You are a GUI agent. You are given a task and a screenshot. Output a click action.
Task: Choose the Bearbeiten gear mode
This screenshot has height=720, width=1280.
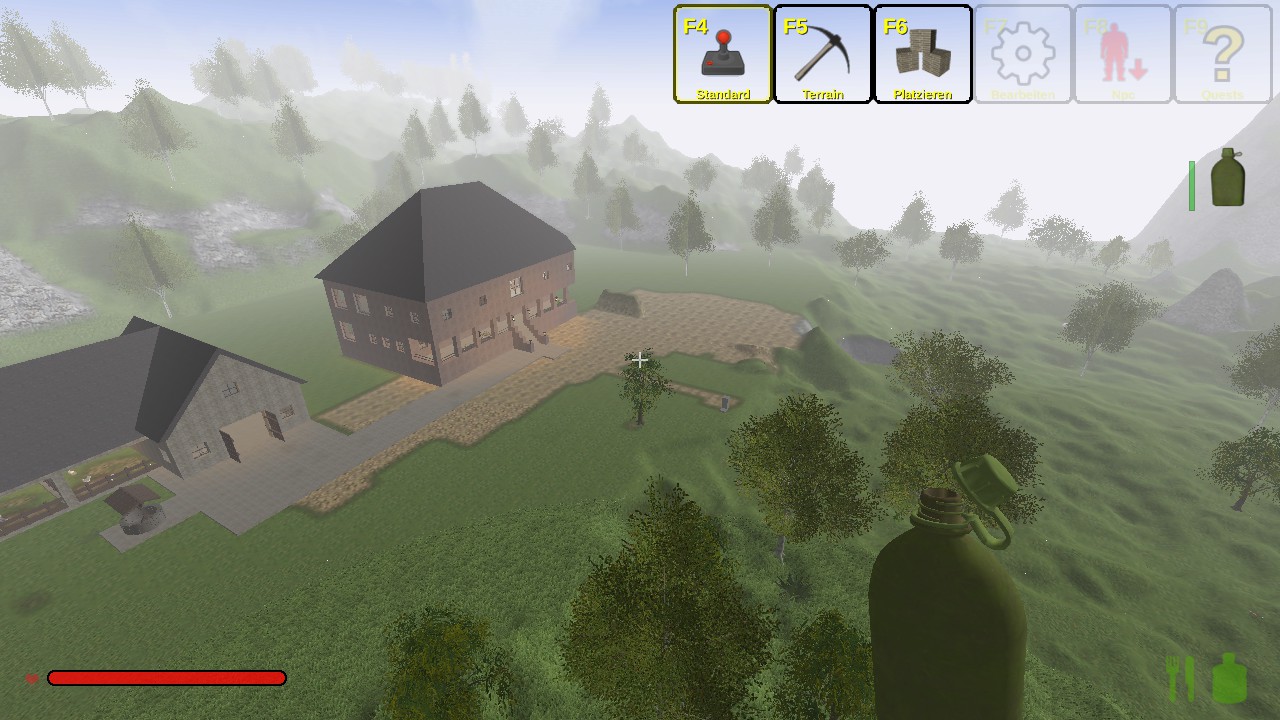[x=1023, y=54]
